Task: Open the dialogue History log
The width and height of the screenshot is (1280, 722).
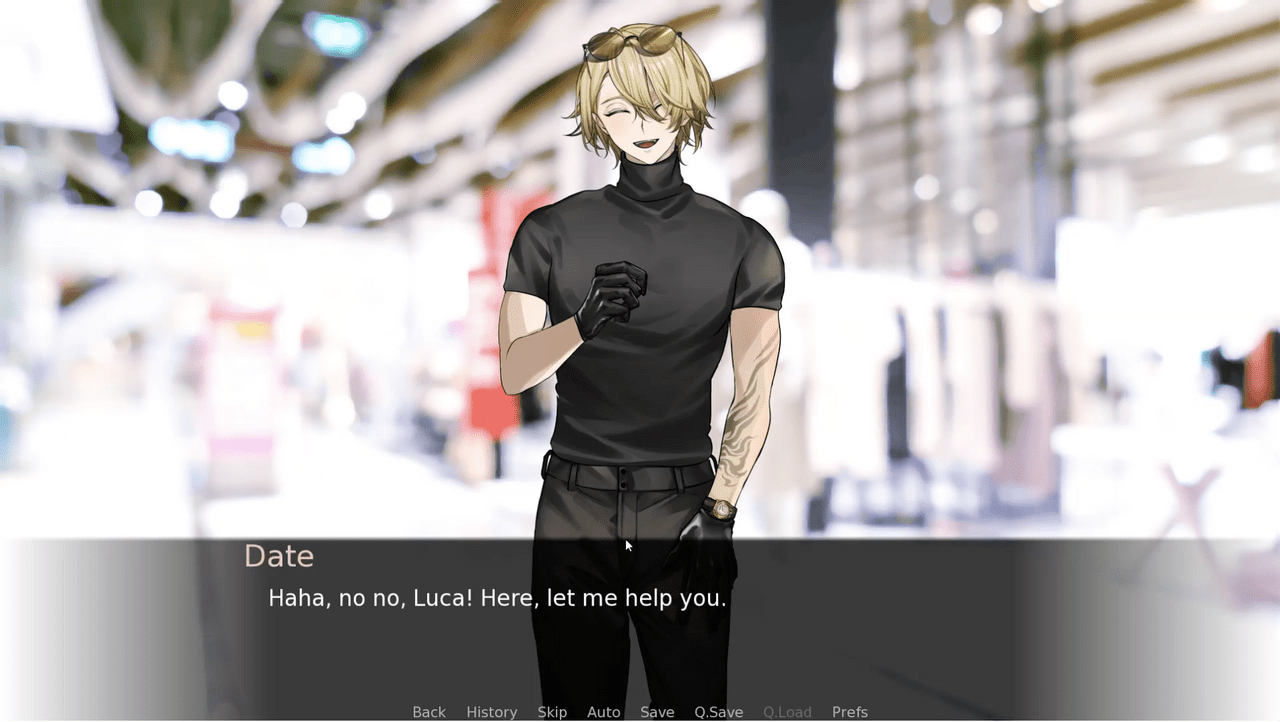Action: pos(491,712)
